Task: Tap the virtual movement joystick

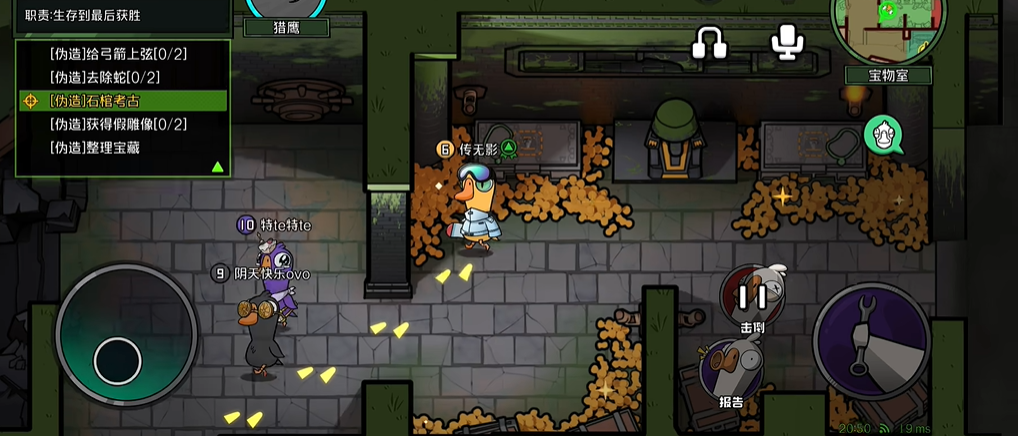Action: click(119, 356)
